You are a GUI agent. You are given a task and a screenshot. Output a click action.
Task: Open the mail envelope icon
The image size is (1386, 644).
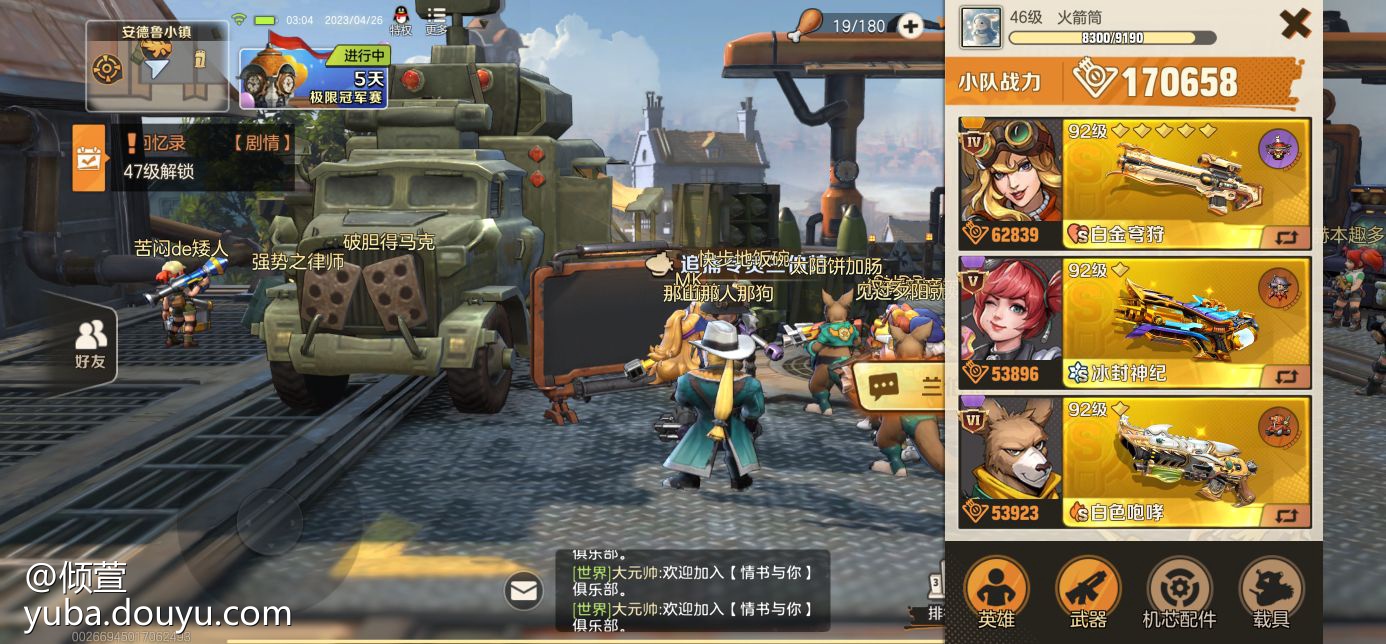[524, 590]
